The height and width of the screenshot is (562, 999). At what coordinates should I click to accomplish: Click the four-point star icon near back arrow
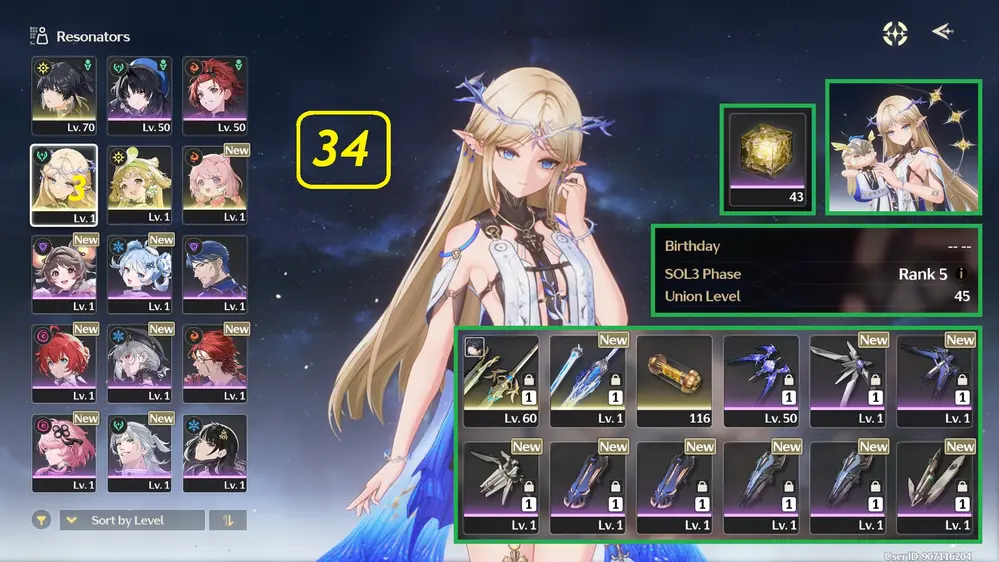[895, 33]
